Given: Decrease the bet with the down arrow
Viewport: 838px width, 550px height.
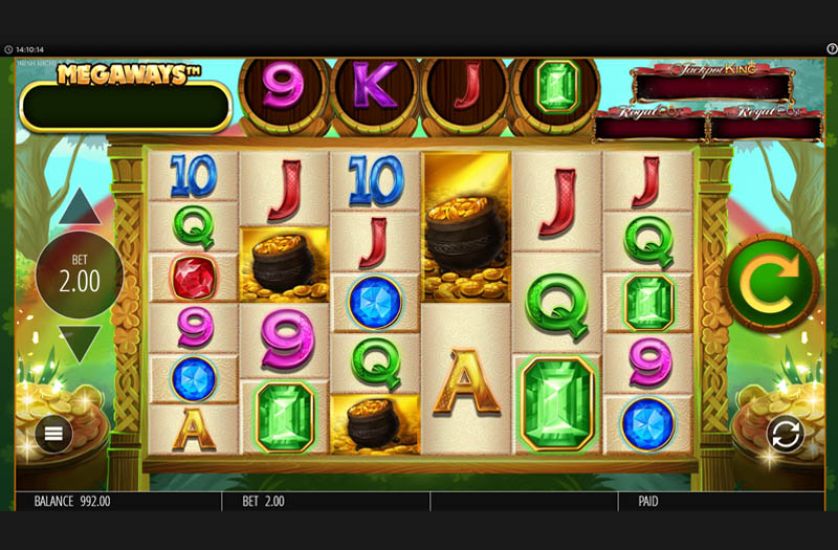Looking at the screenshot, I should pyautogui.click(x=80, y=343).
